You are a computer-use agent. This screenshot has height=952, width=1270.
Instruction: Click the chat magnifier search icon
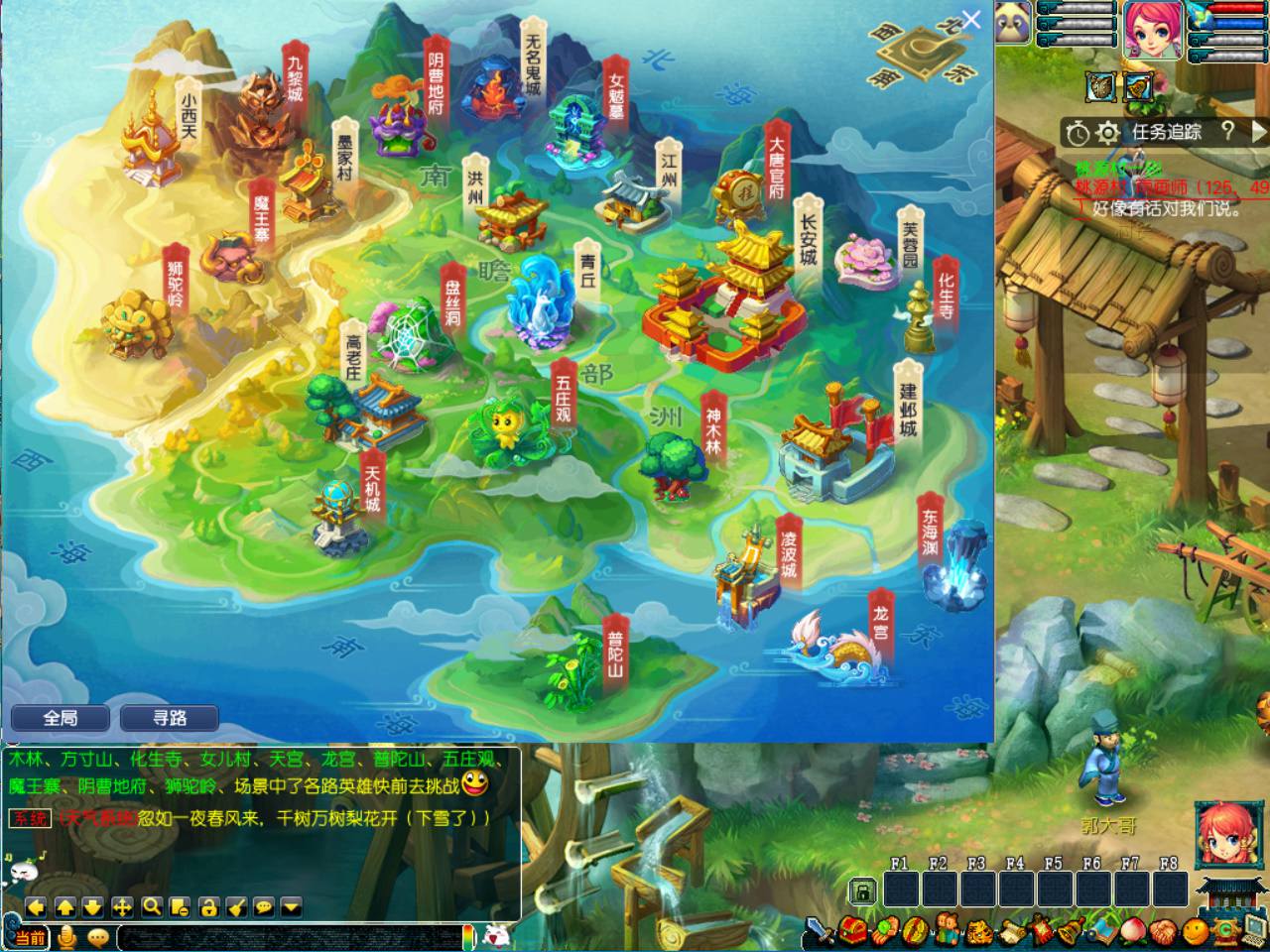click(151, 906)
